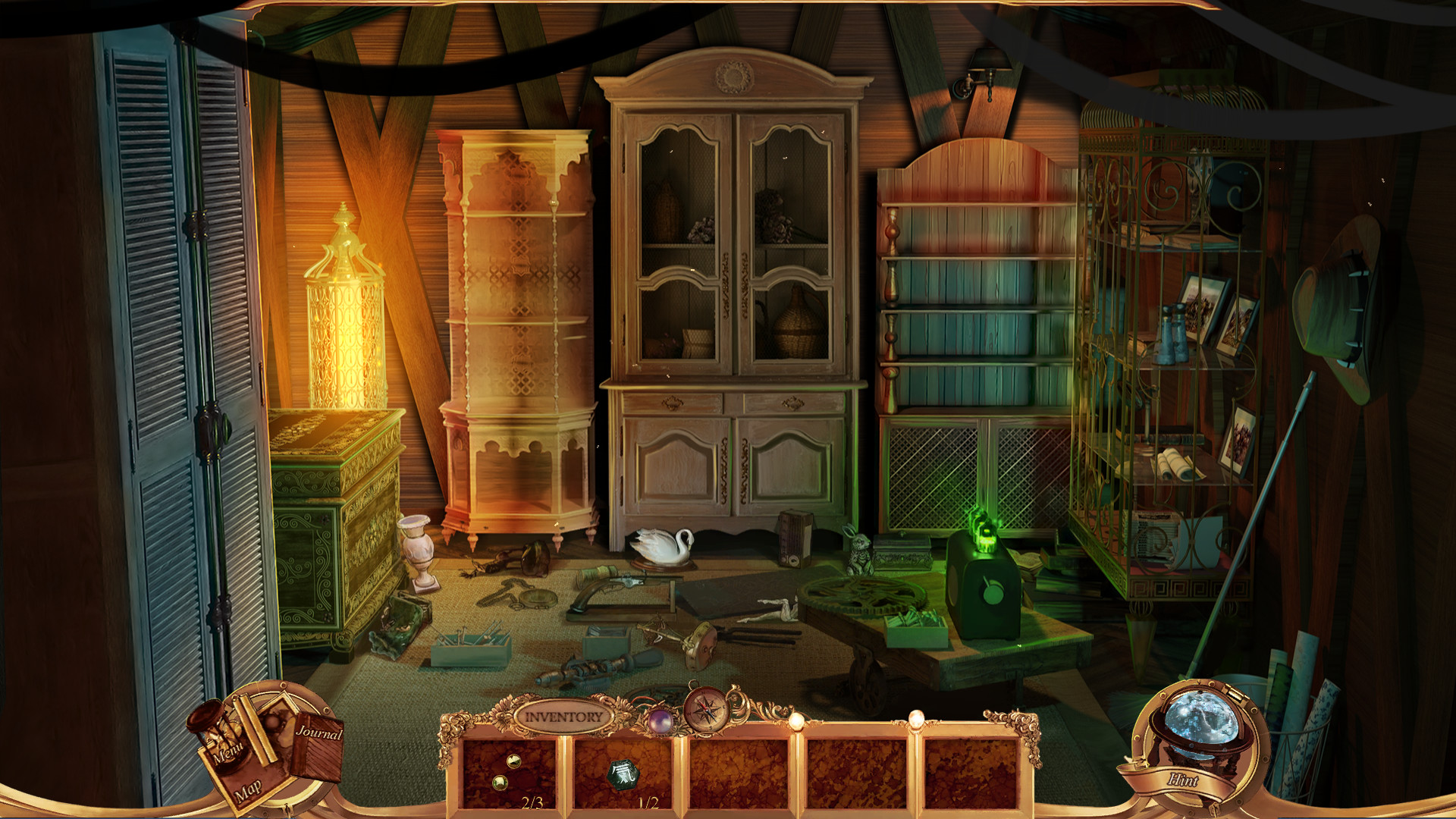Click the purple gem orb on inventory bar
The width and height of the screenshot is (1456, 819).
click(x=658, y=720)
